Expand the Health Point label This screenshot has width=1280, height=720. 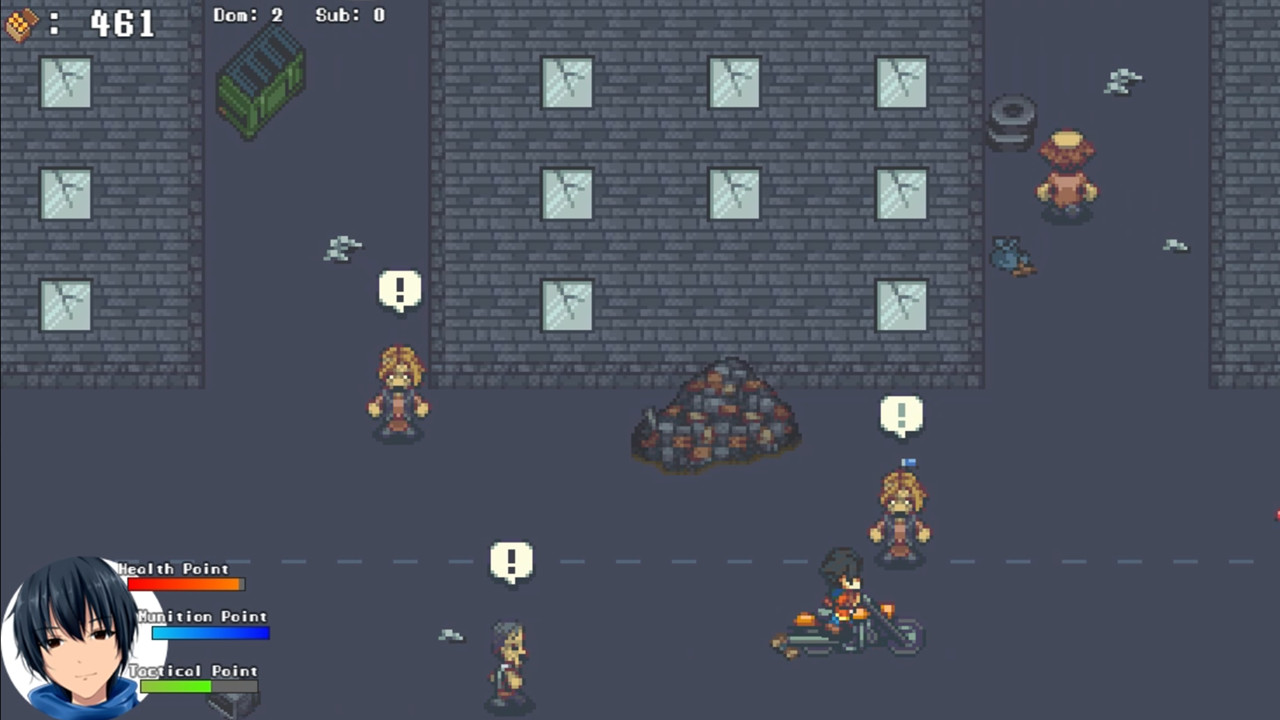[176, 568]
